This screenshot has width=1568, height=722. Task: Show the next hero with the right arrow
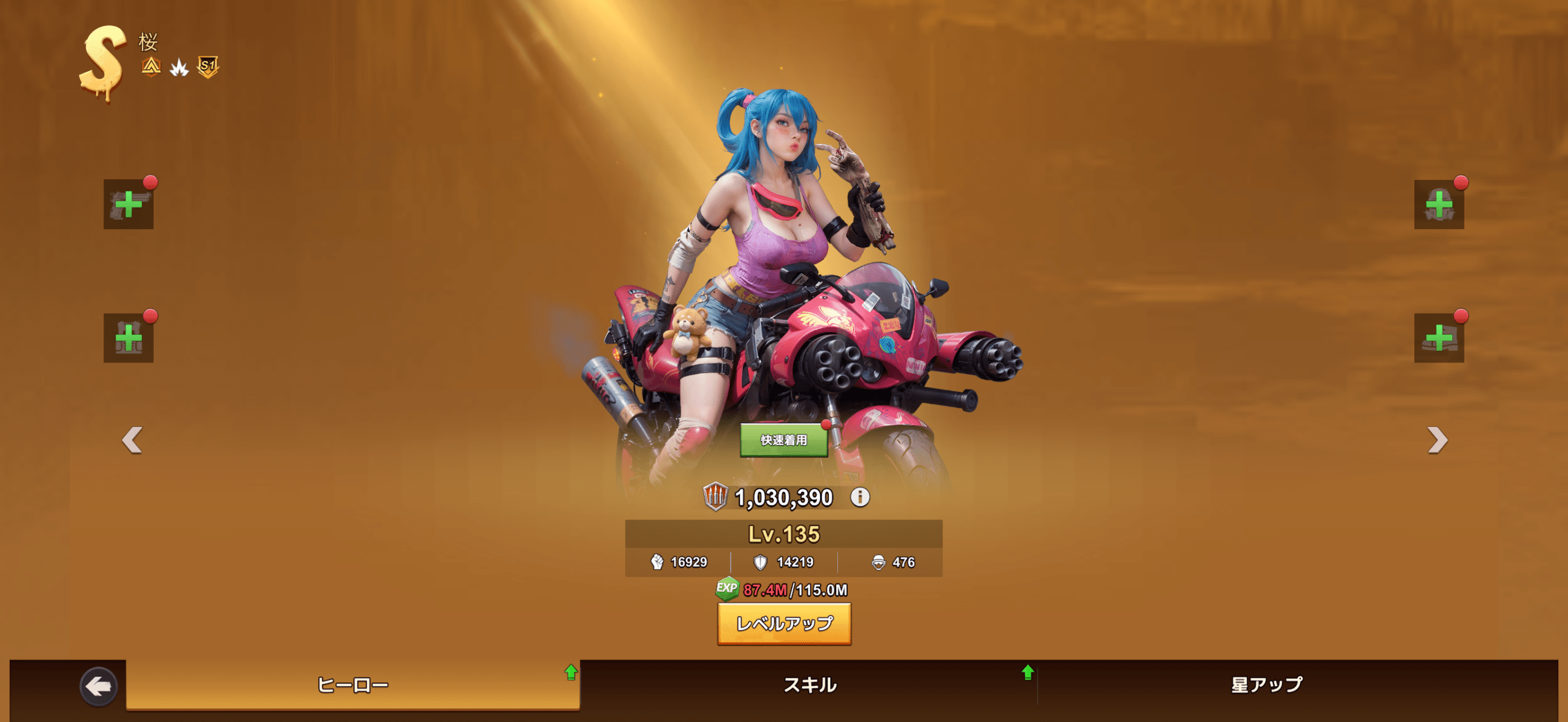1437,440
